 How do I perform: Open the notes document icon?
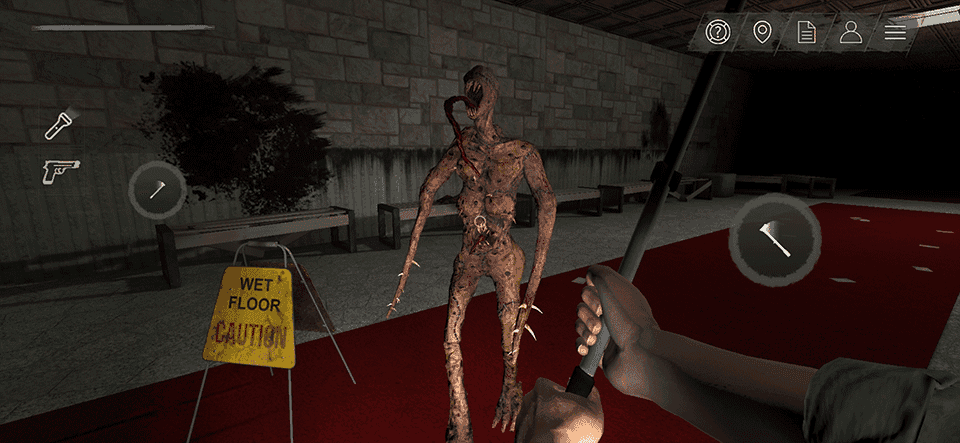tap(806, 33)
